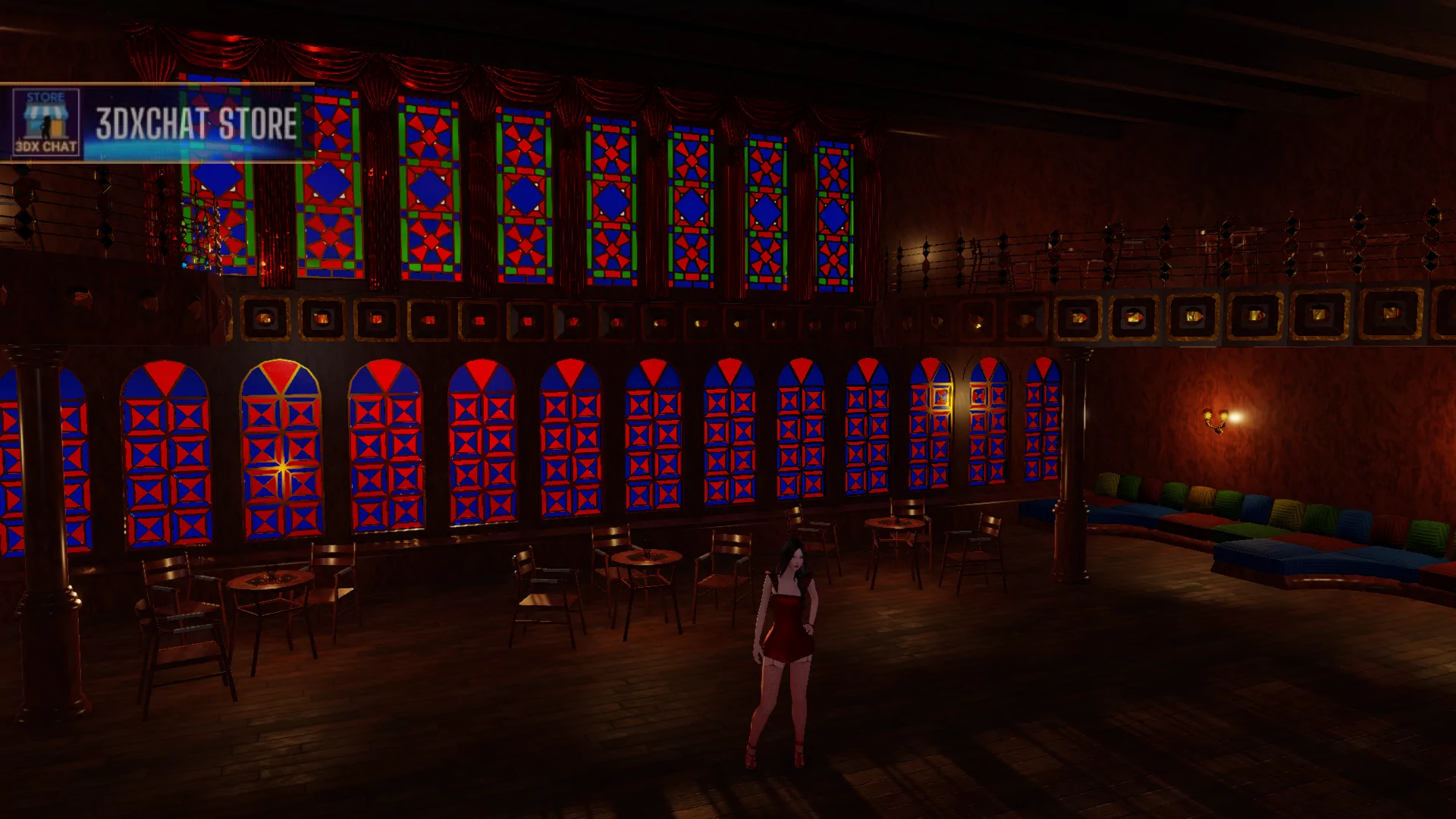Click the store shop icon
The height and width of the screenshot is (819, 1456).
(x=46, y=122)
